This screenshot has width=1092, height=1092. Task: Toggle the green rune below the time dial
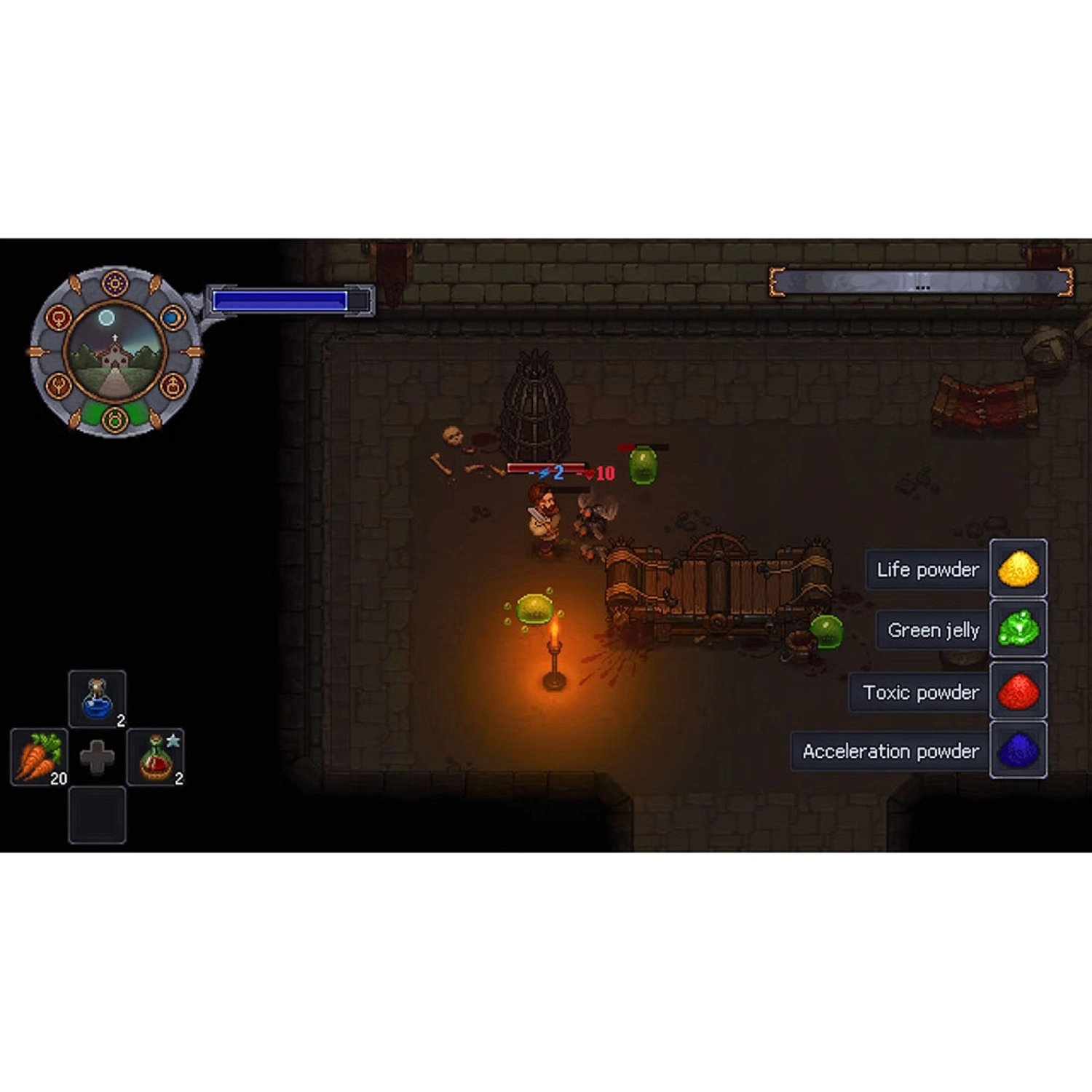(x=115, y=420)
